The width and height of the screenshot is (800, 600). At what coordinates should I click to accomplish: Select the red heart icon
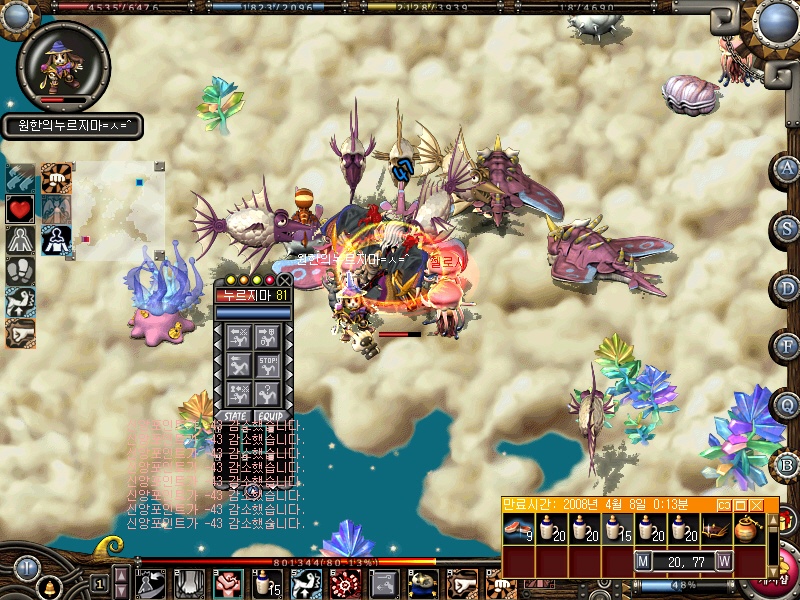[x=20, y=209]
